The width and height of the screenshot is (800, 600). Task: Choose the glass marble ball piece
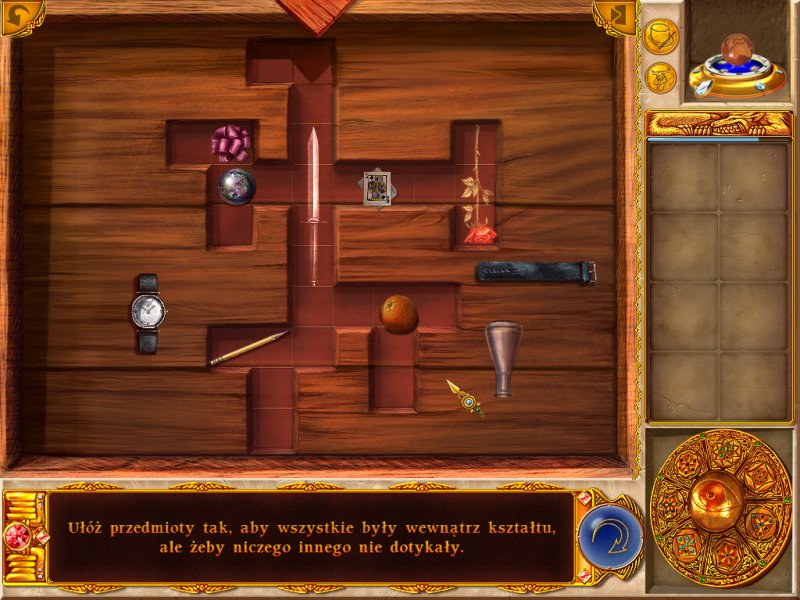click(237, 184)
